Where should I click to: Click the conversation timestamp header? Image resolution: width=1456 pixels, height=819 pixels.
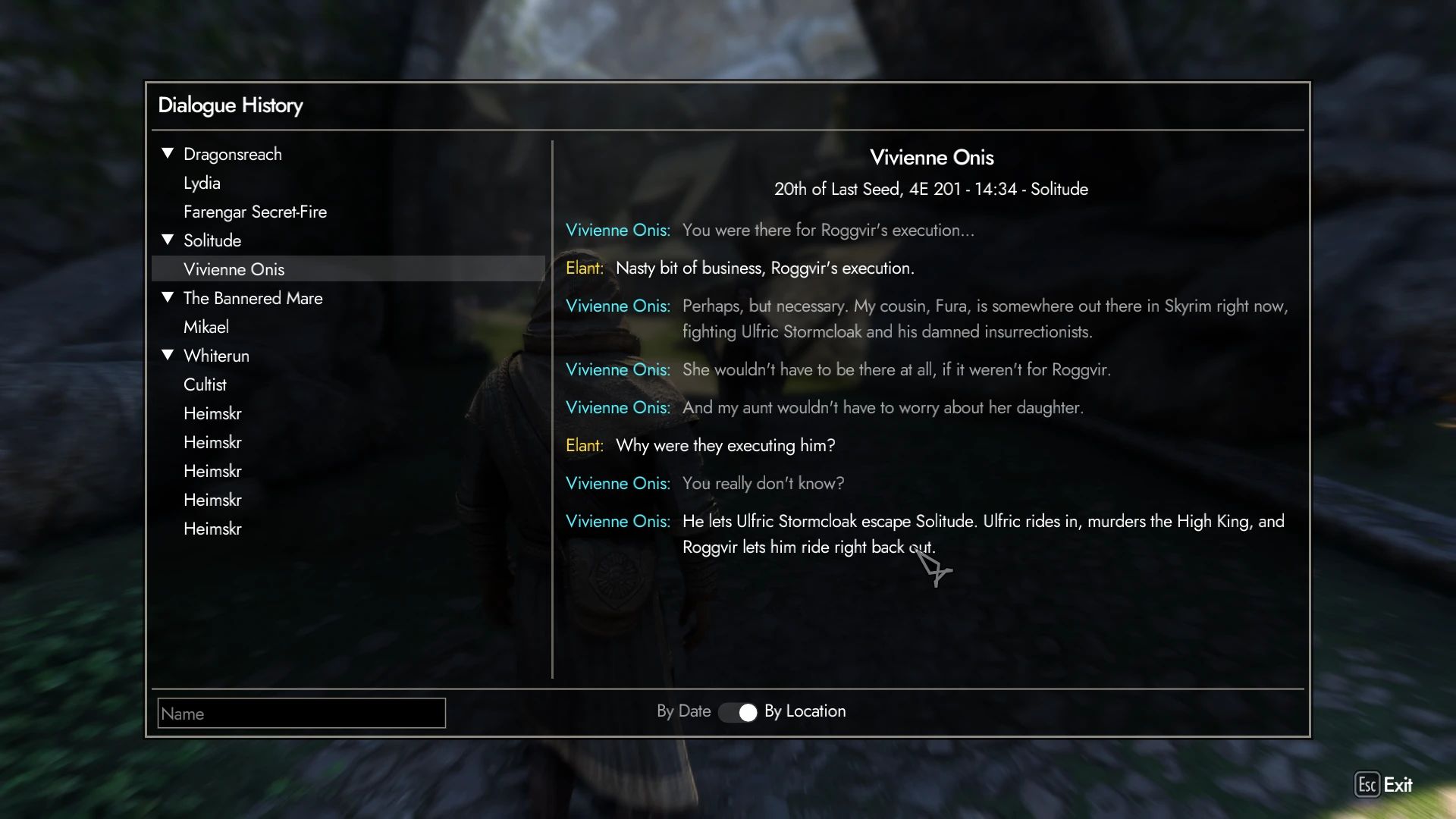point(931,190)
